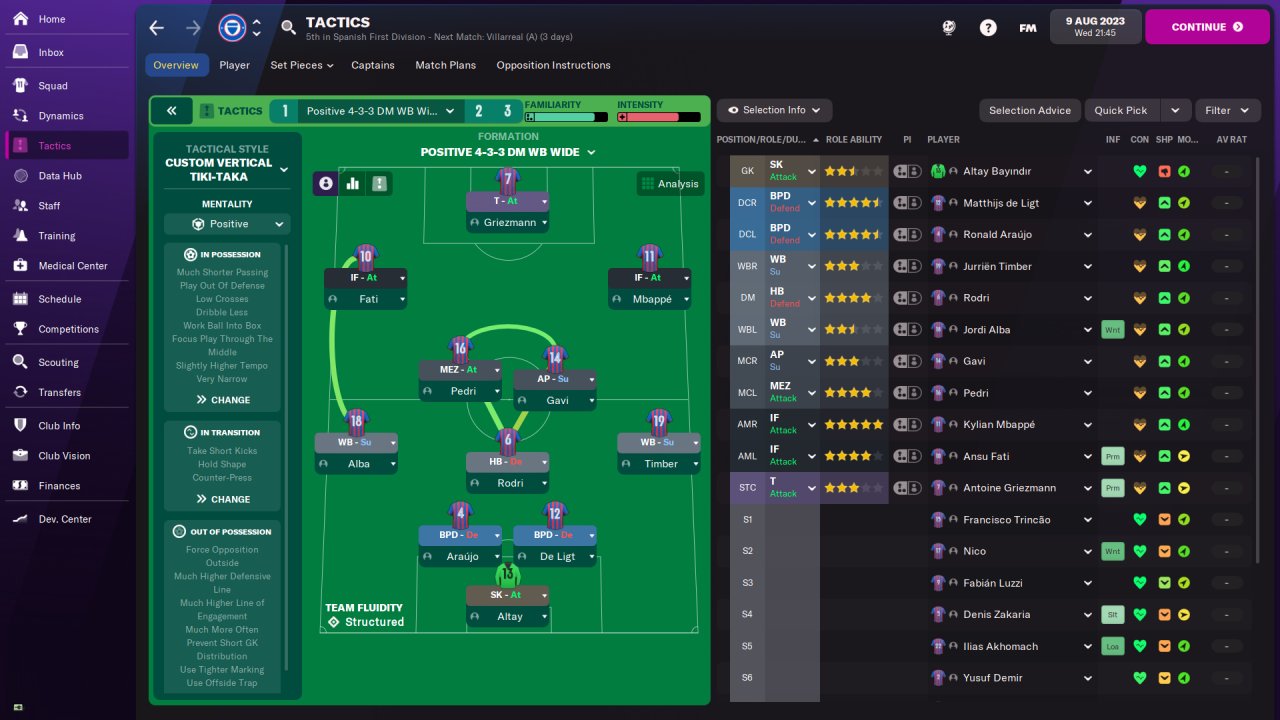Expand the formation Positive 4-3-3 DM WB Wide dropdown
The image size is (1280, 720).
508,152
